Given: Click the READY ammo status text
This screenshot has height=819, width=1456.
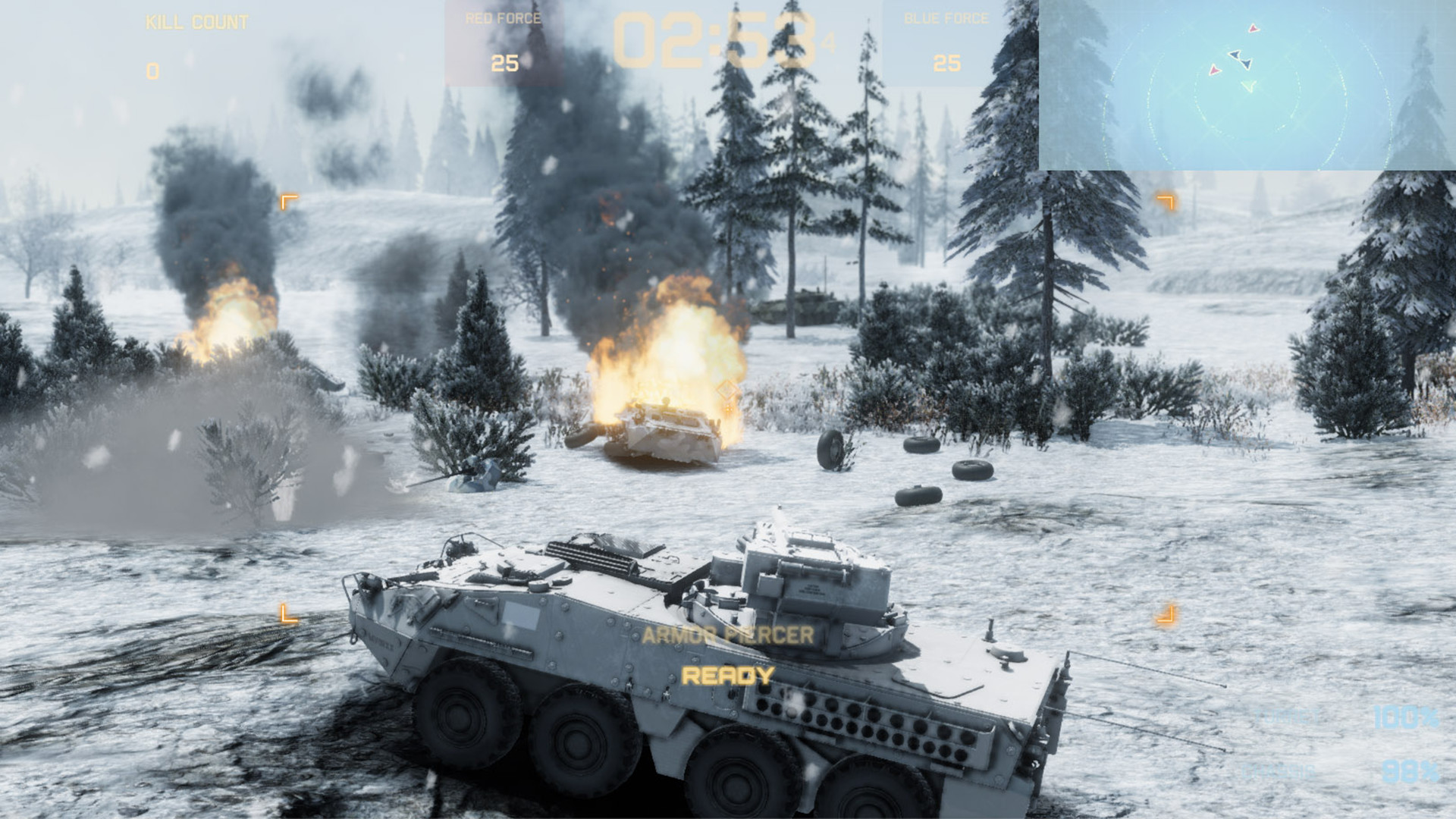Looking at the screenshot, I should pyautogui.click(x=726, y=675).
